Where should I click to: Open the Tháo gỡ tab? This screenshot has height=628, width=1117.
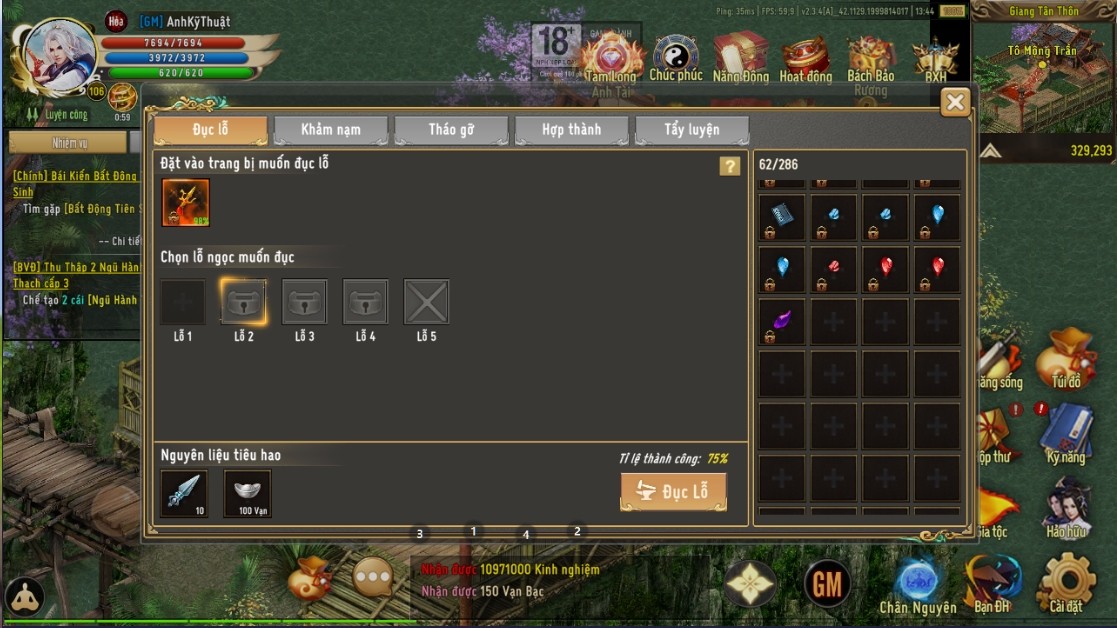pos(451,130)
